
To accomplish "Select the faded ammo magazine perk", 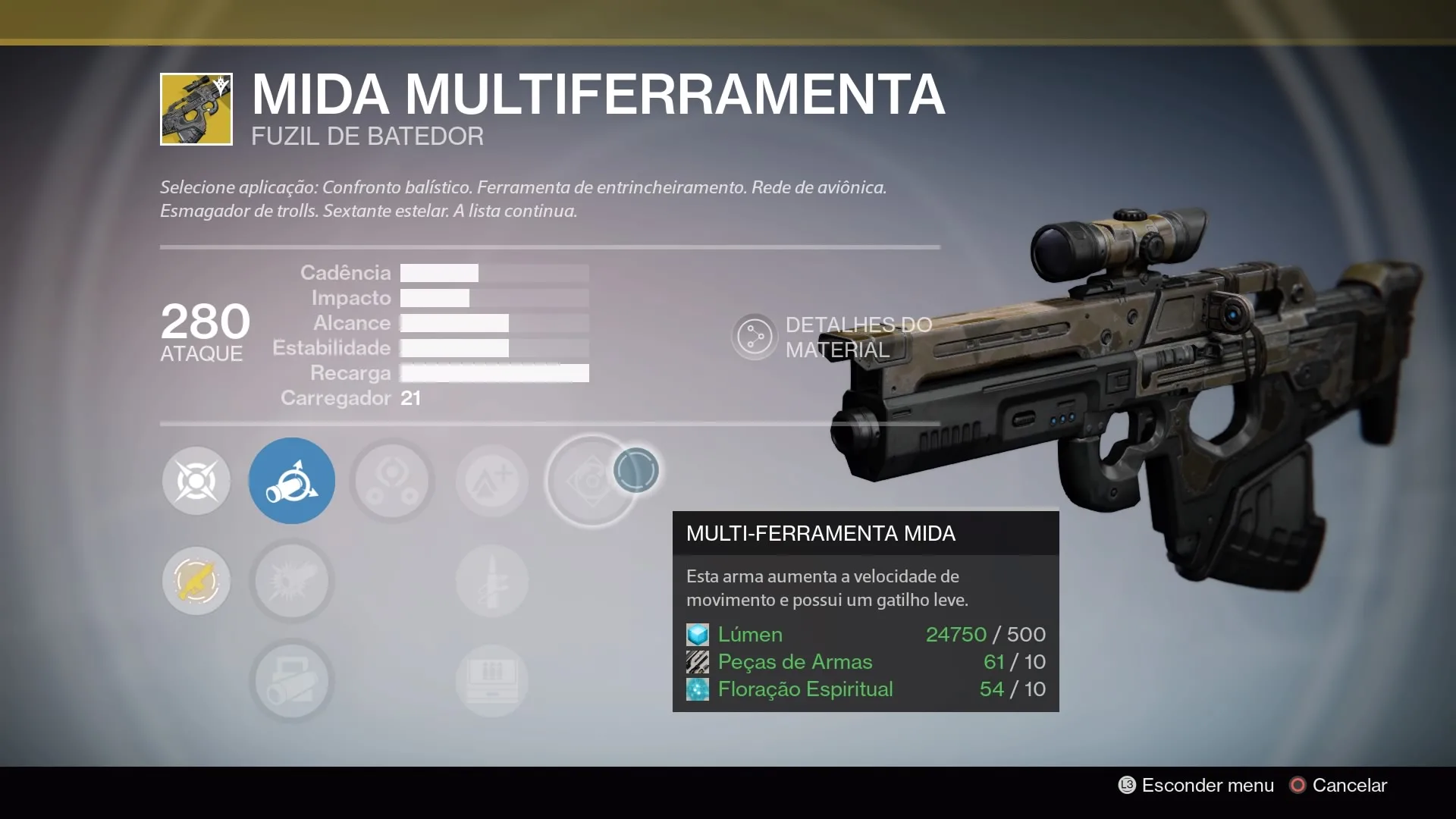I will [492, 680].
